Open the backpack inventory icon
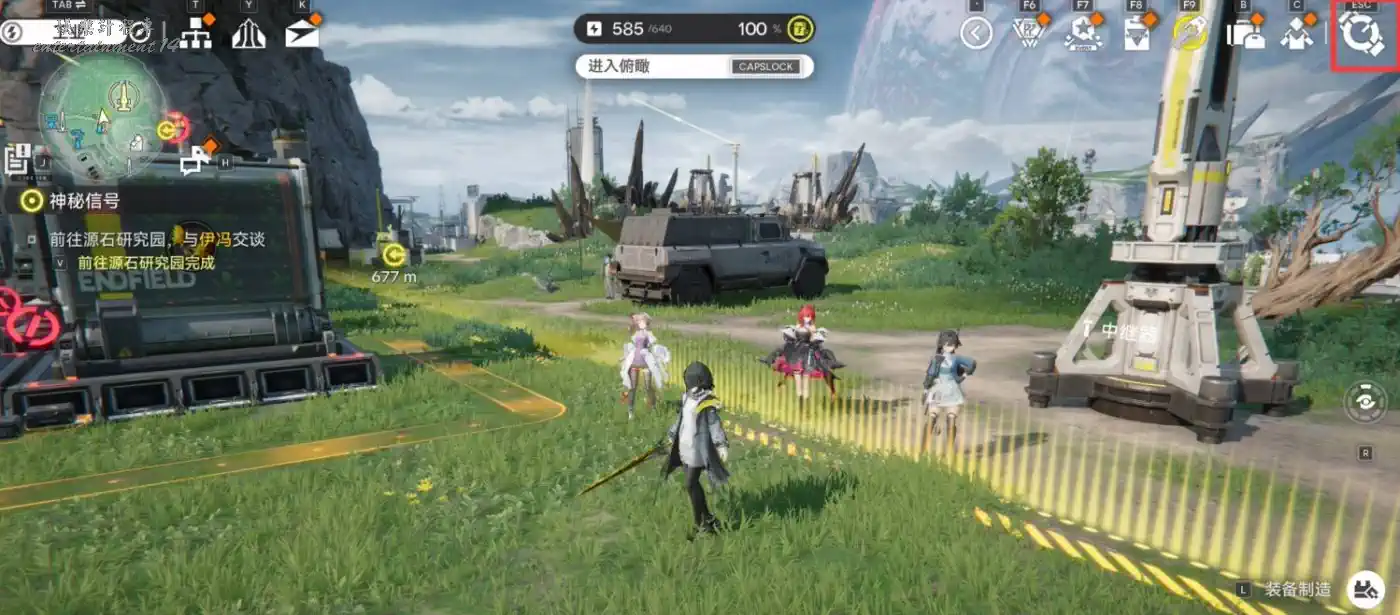 click(x=1245, y=34)
